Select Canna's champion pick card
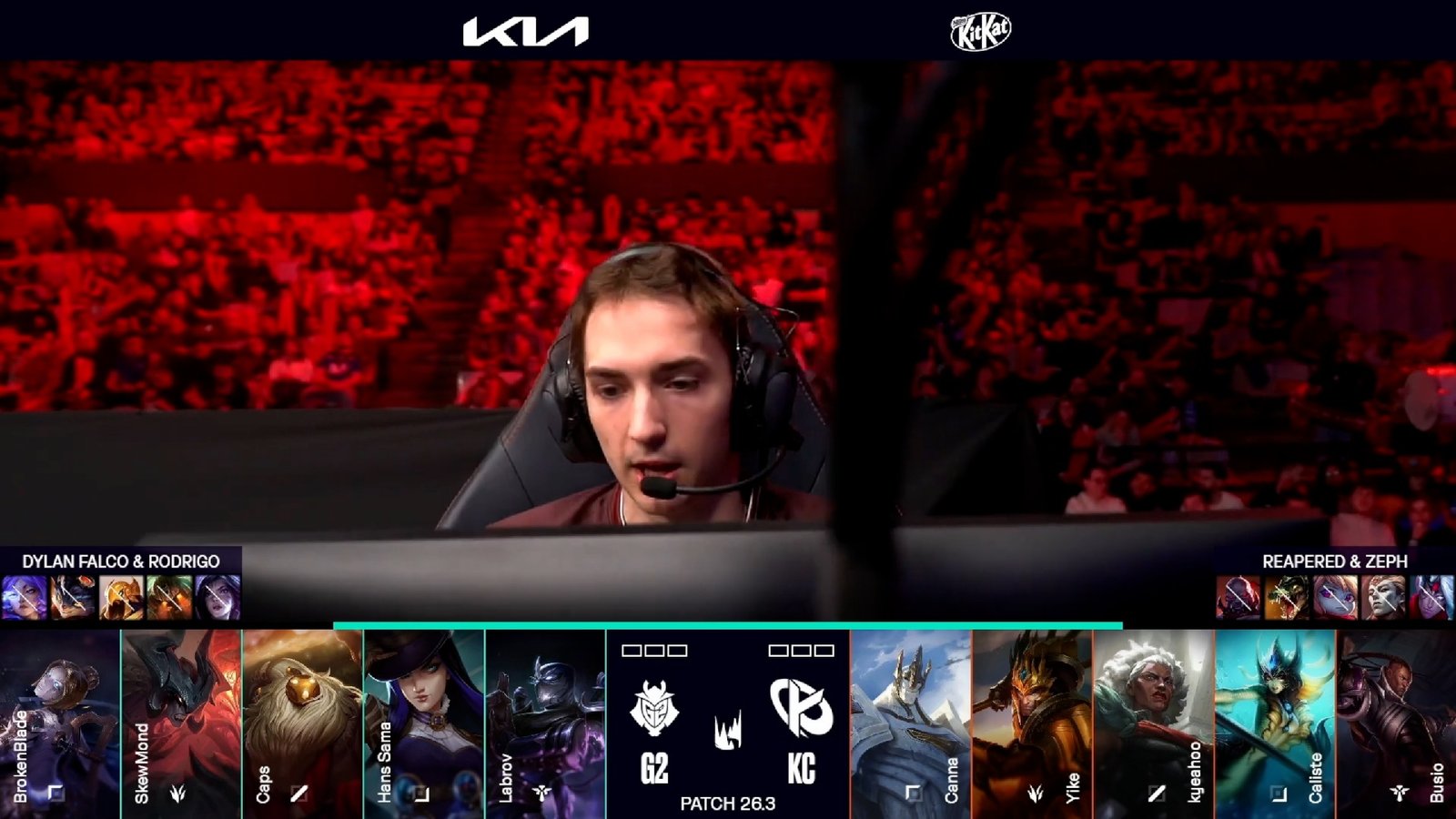 click(x=911, y=723)
